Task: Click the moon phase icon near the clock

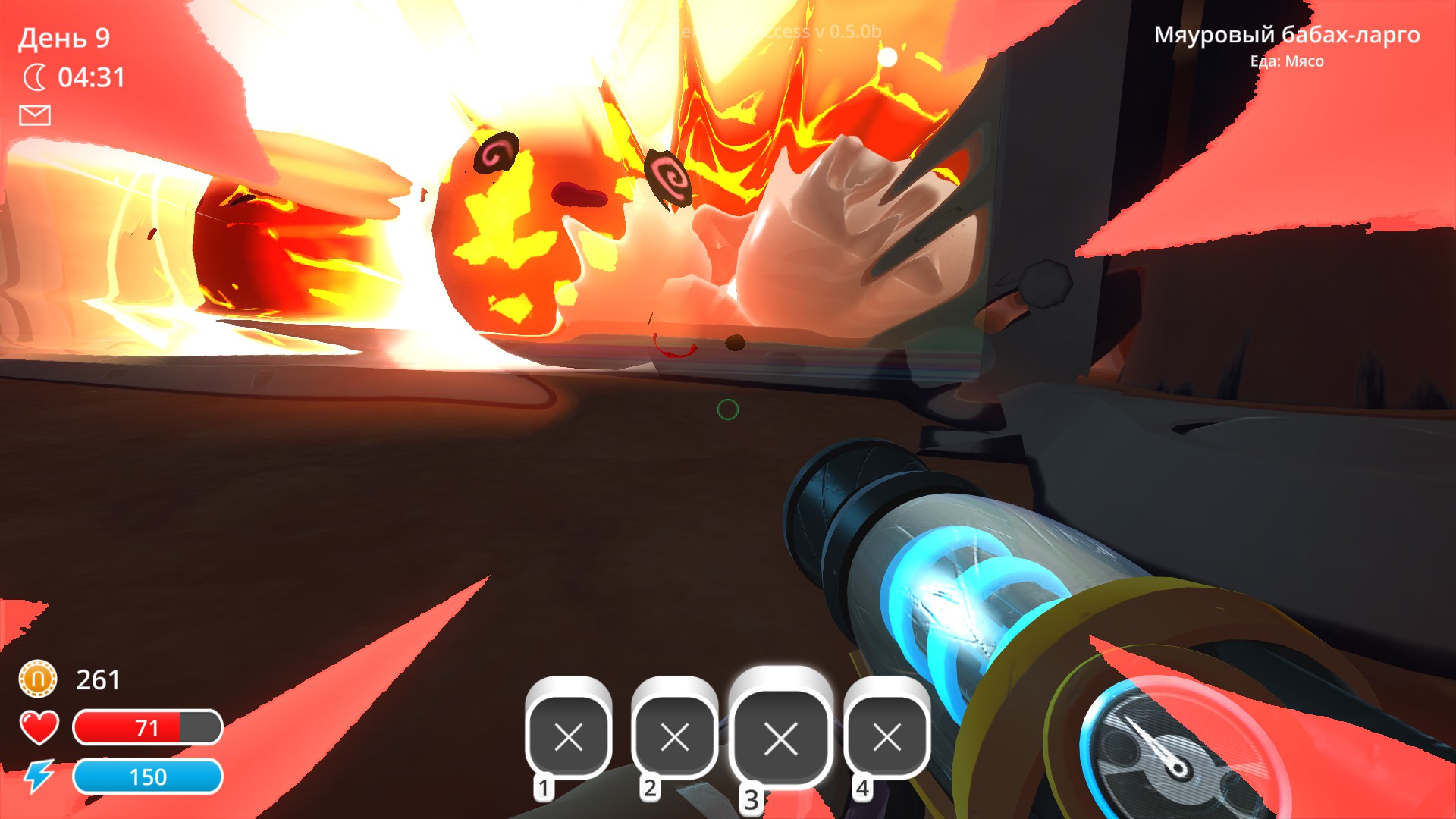Action: [35, 75]
